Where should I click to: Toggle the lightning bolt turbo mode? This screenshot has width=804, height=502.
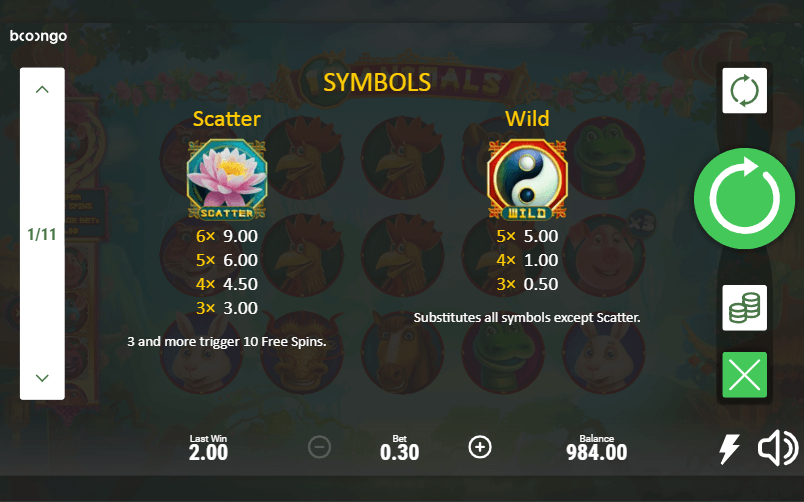730,449
